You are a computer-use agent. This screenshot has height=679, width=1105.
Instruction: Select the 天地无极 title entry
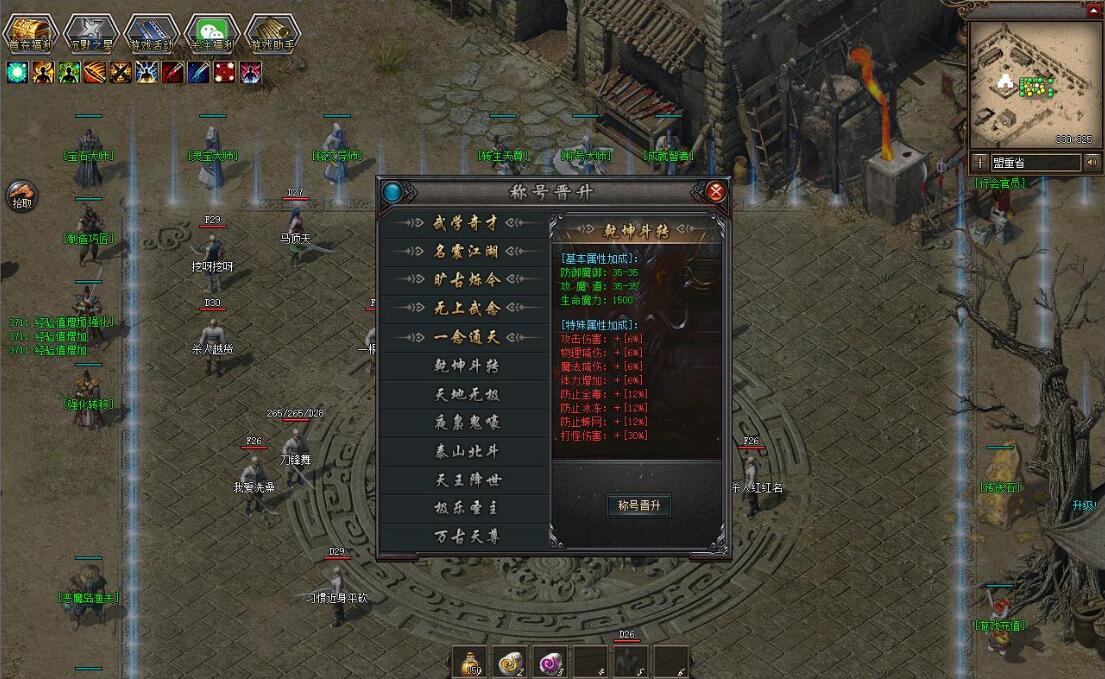466,394
